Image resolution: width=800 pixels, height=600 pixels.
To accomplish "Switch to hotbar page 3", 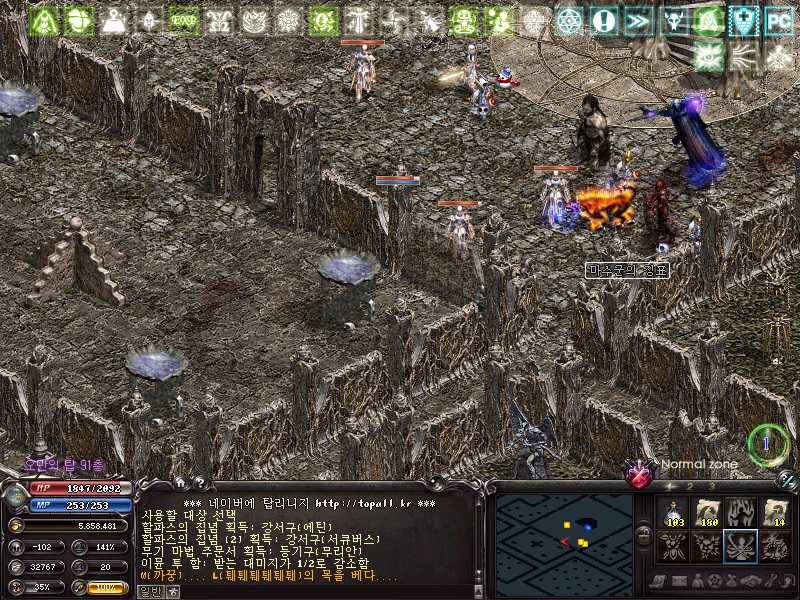I will click(x=712, y=486).
